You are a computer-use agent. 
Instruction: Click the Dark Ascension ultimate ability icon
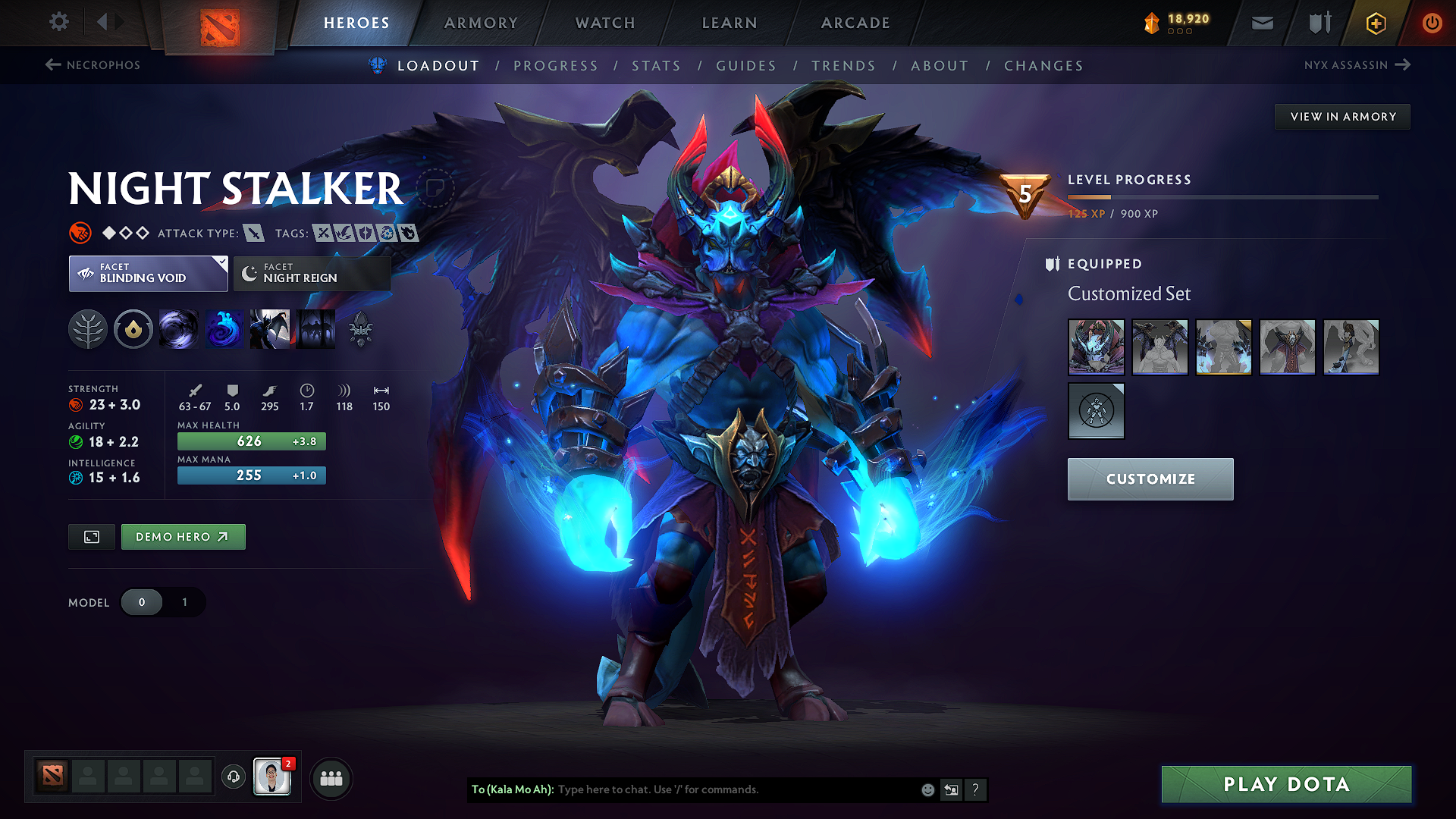pos(316,329)
